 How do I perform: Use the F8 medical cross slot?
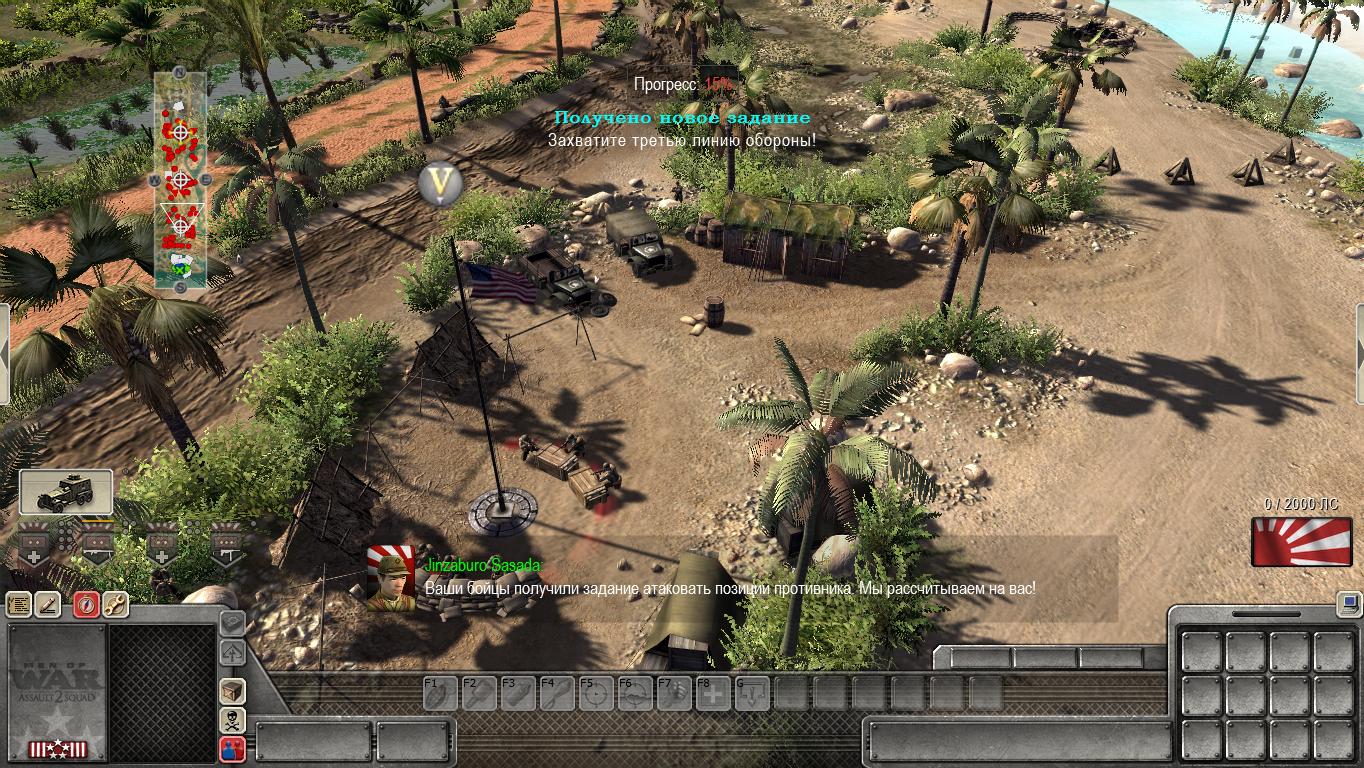[713, 693]
